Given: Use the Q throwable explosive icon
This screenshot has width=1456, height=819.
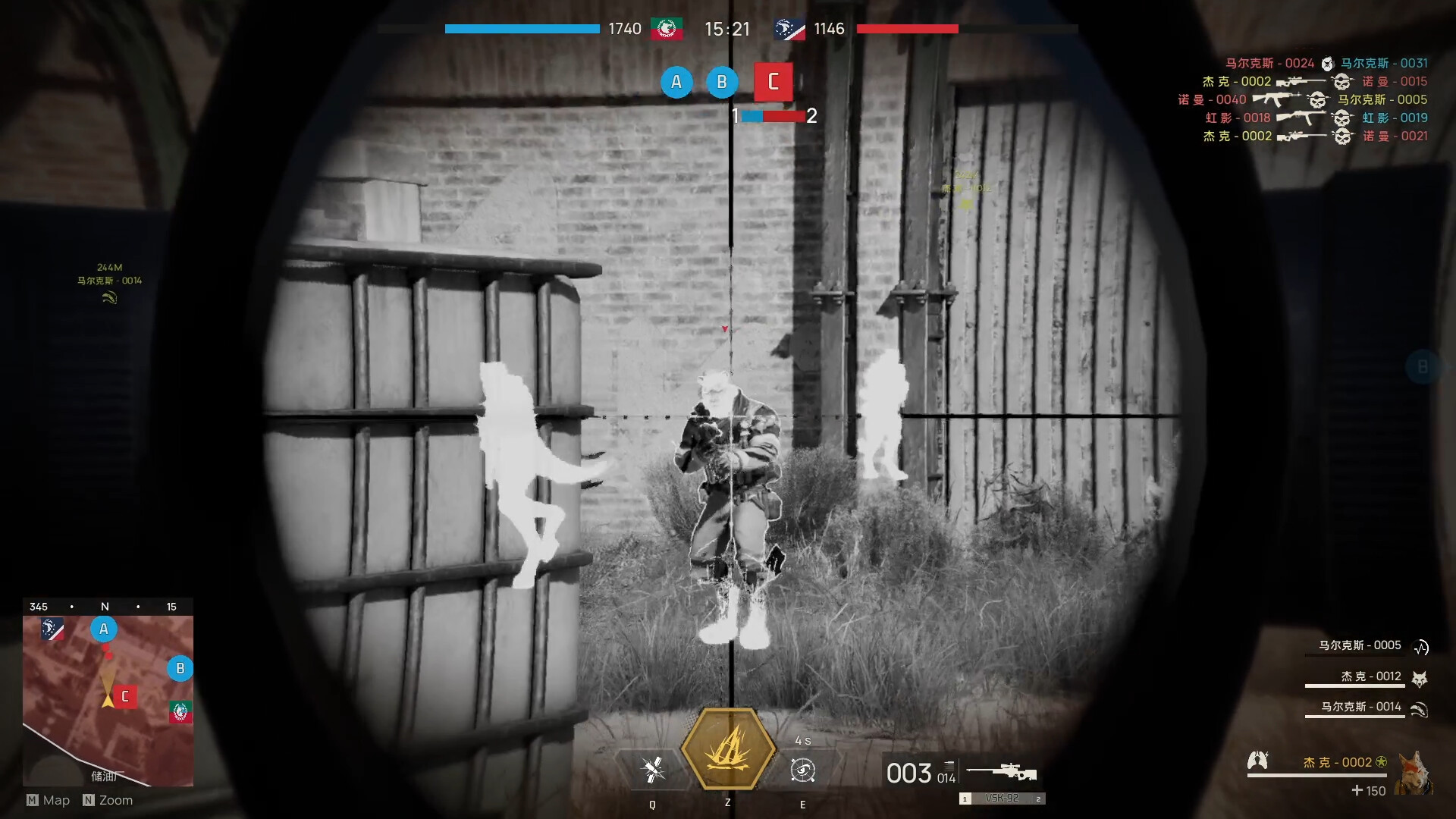Looking at the screenshot, I should tap(652, 769).
